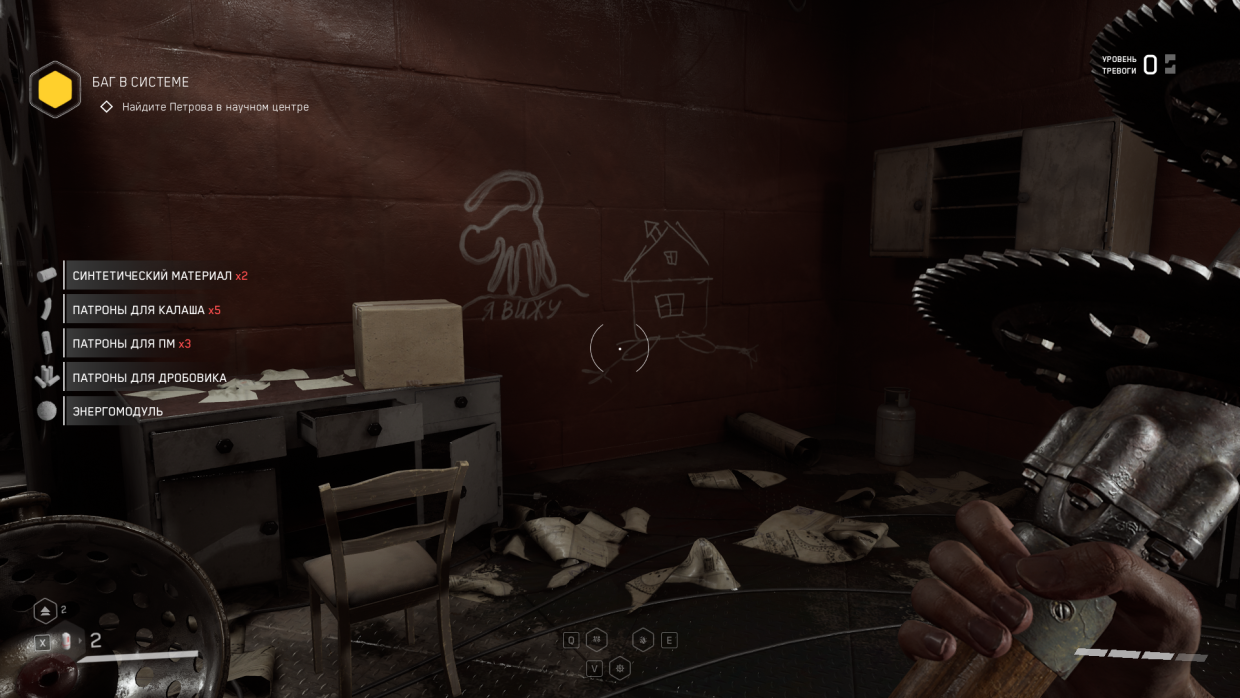
Task: Open the БАГ В СИСТЕМЕ quest title
Action: click(140, 82)
